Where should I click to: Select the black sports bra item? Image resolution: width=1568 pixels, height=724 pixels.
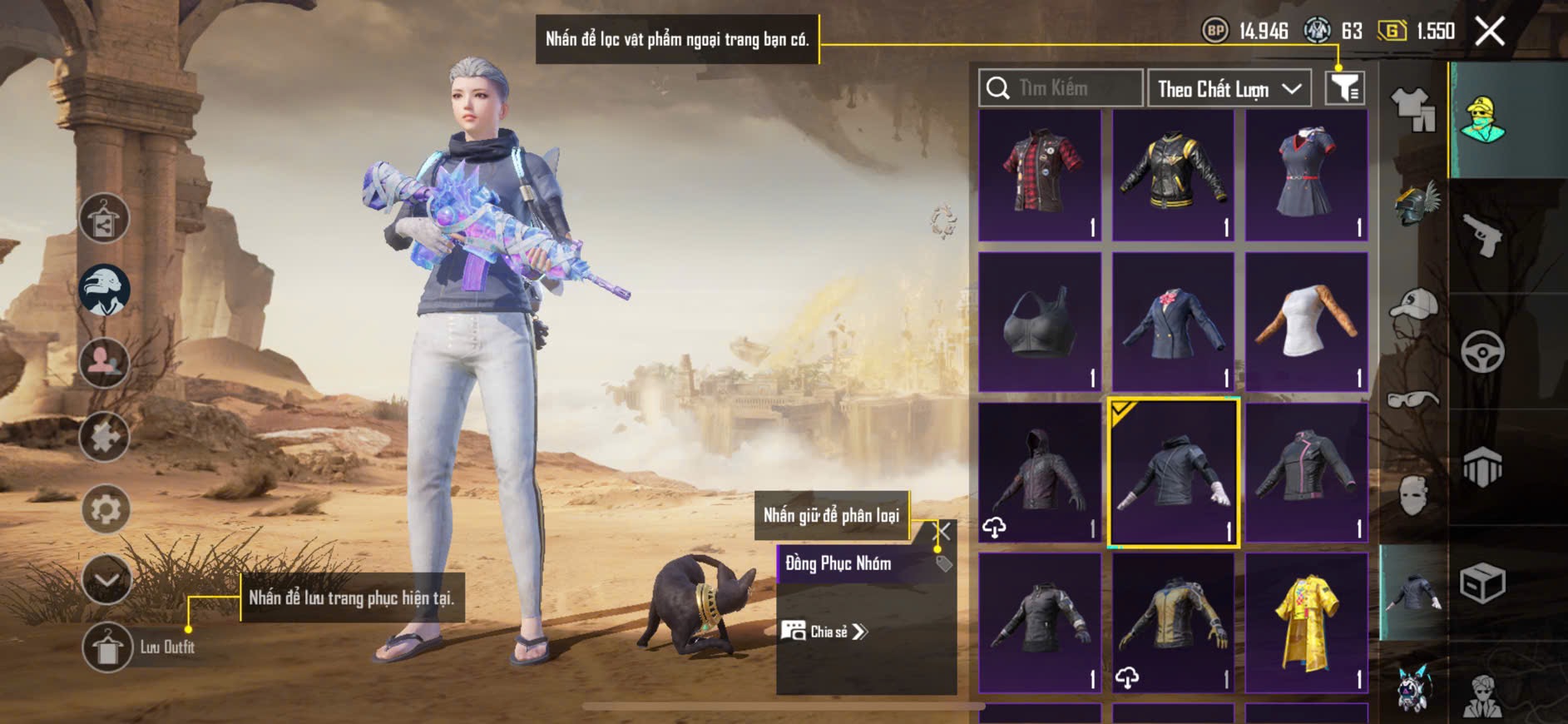(x=1040, y=323)
